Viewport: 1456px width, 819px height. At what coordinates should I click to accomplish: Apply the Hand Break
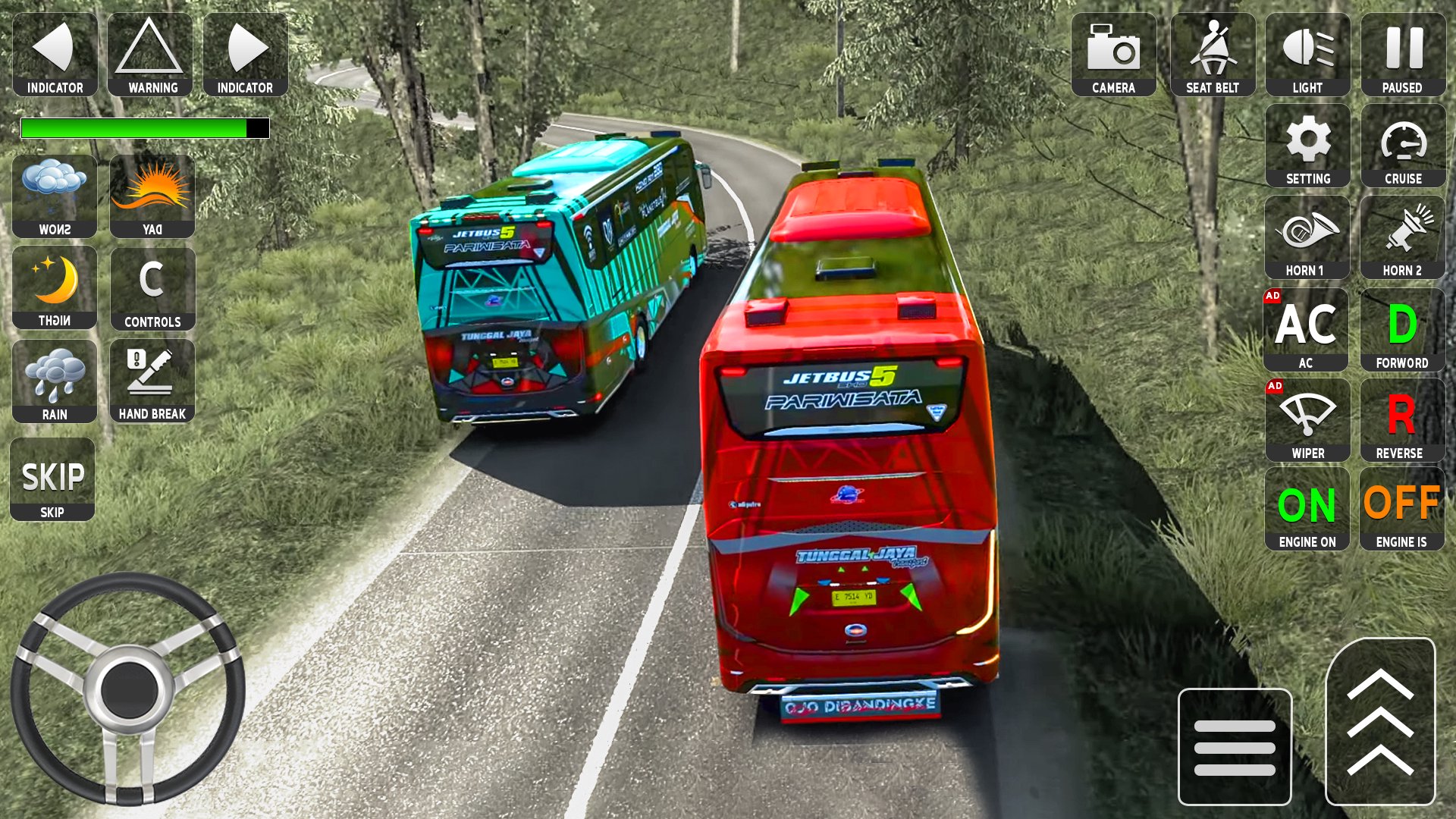tap(152, 381)
